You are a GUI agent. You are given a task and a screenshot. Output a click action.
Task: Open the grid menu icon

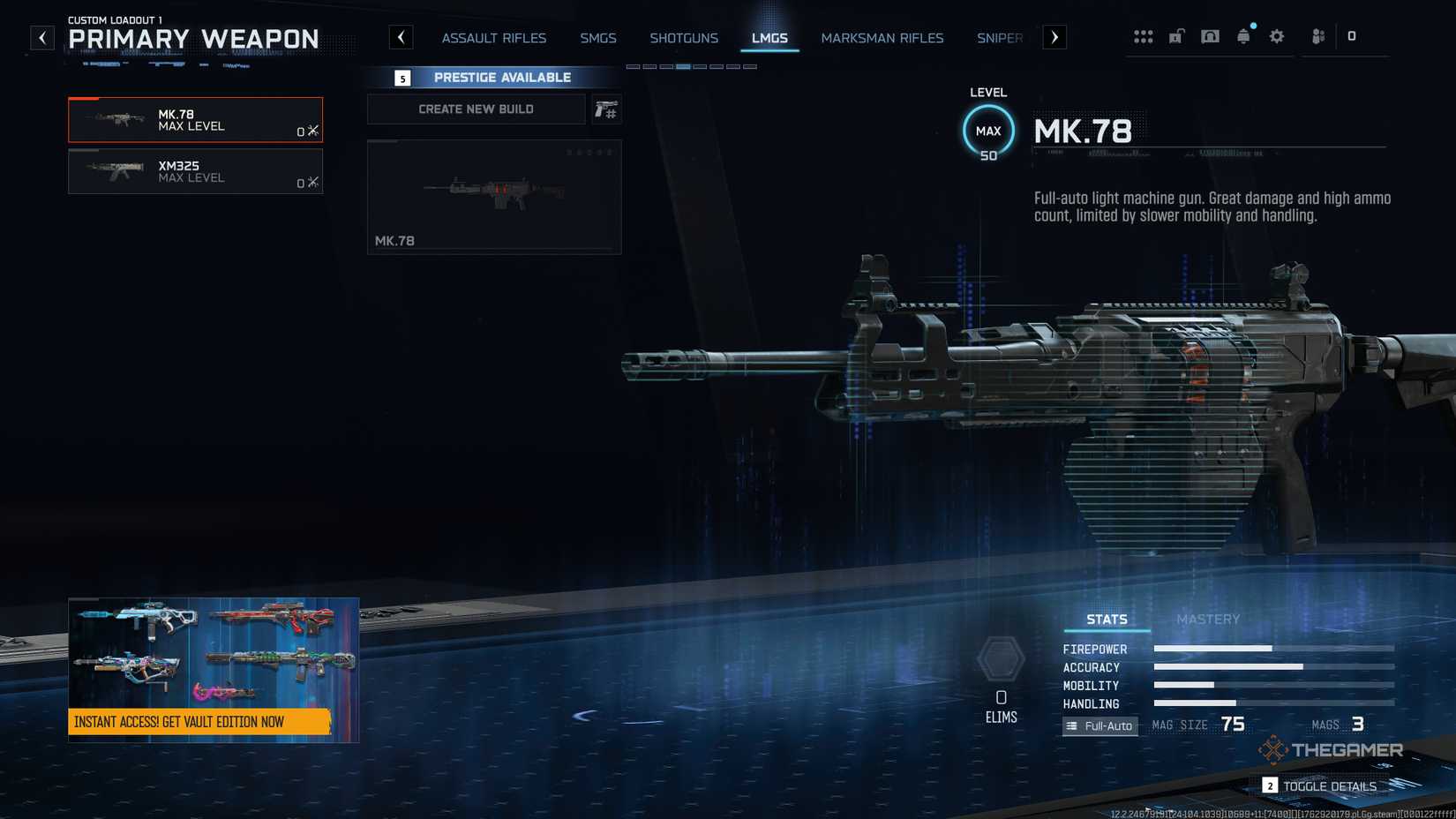[x=1144, y=36]
